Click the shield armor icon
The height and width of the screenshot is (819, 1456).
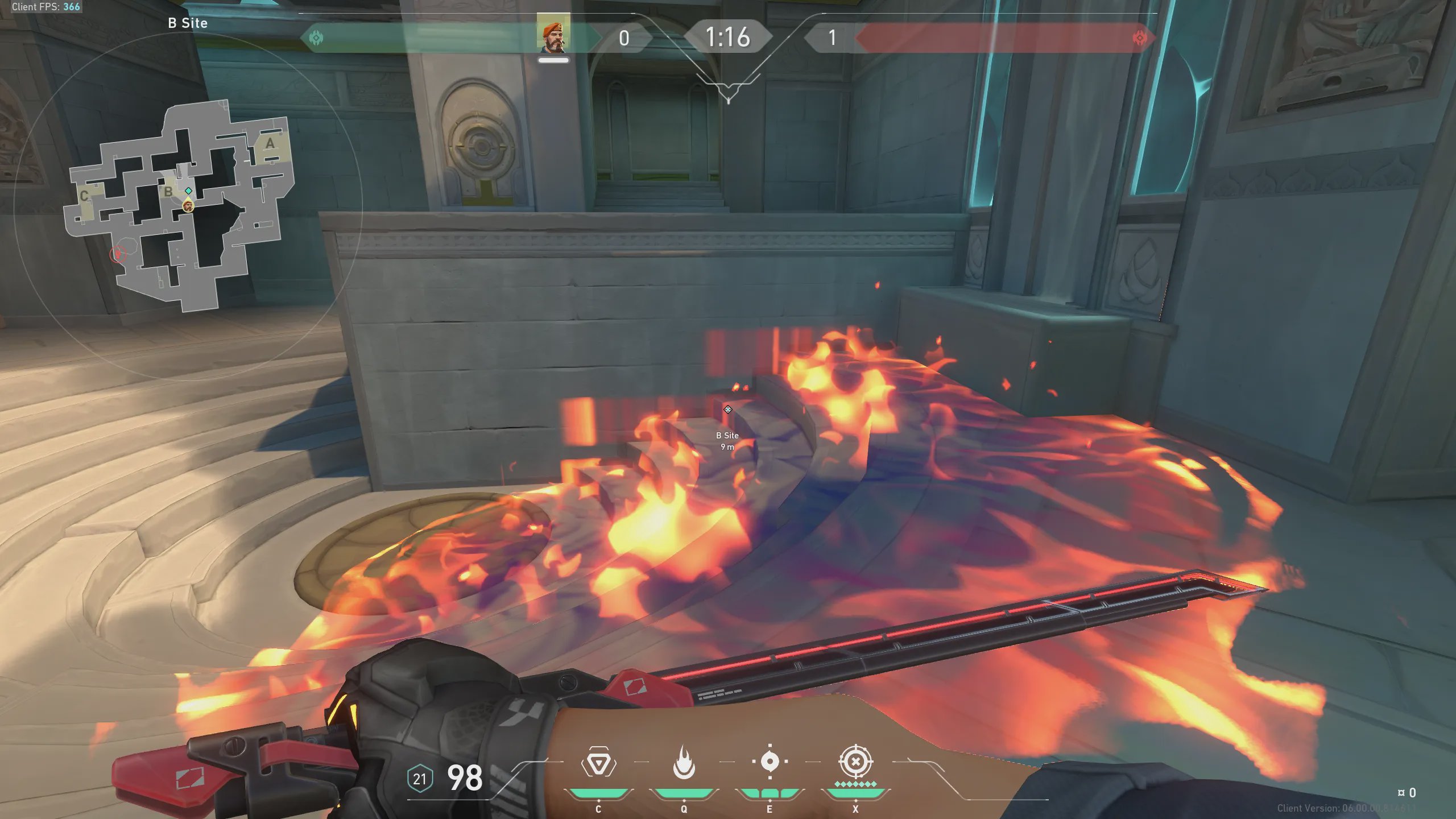point(420,779)
